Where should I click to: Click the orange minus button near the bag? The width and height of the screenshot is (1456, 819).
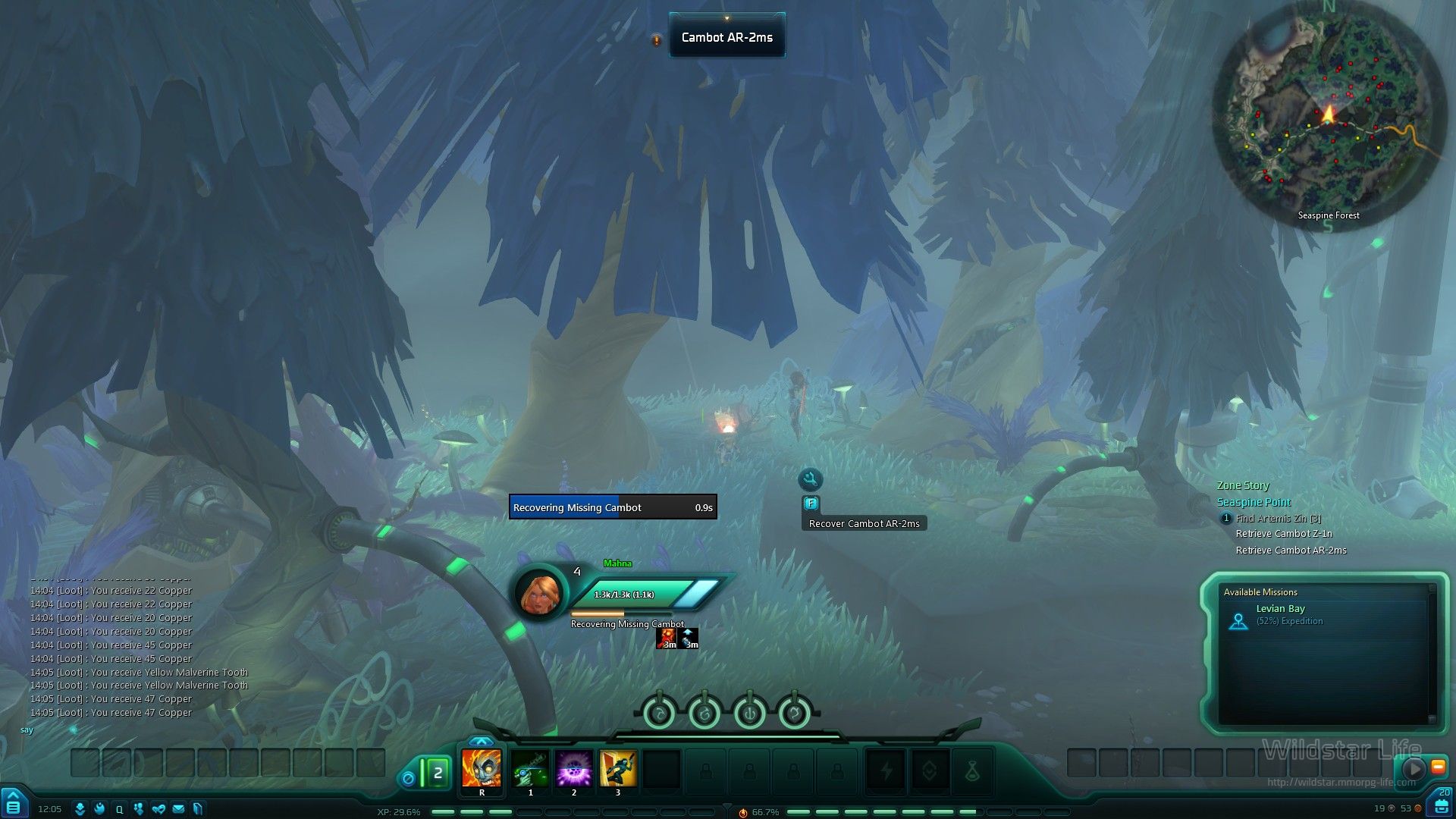tap(1438, 767)
